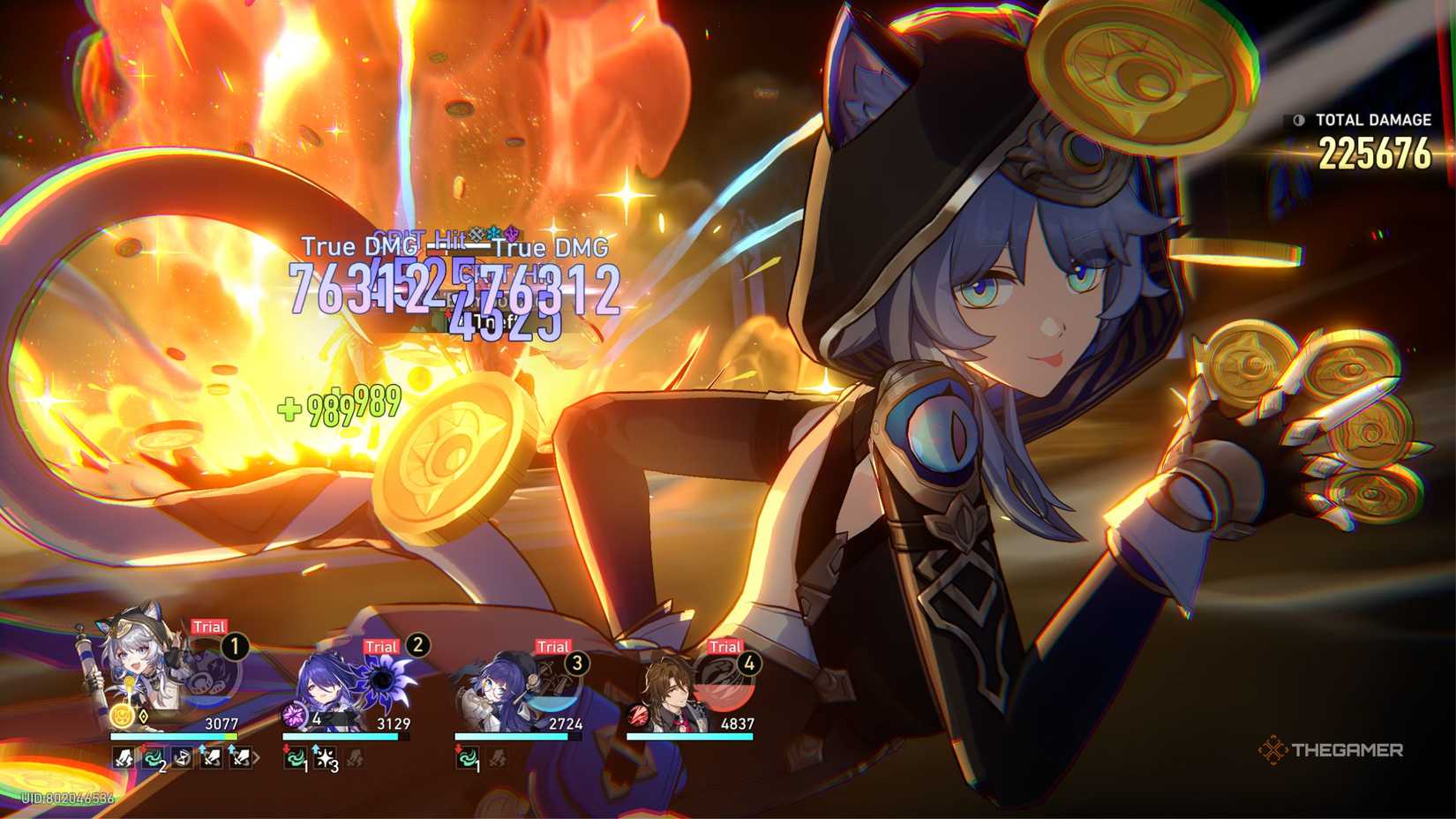Click the eye icon next to Total Damage
Image resolution: width=1456 pixels, height=819 pixels.
(x=1296, y=121)
